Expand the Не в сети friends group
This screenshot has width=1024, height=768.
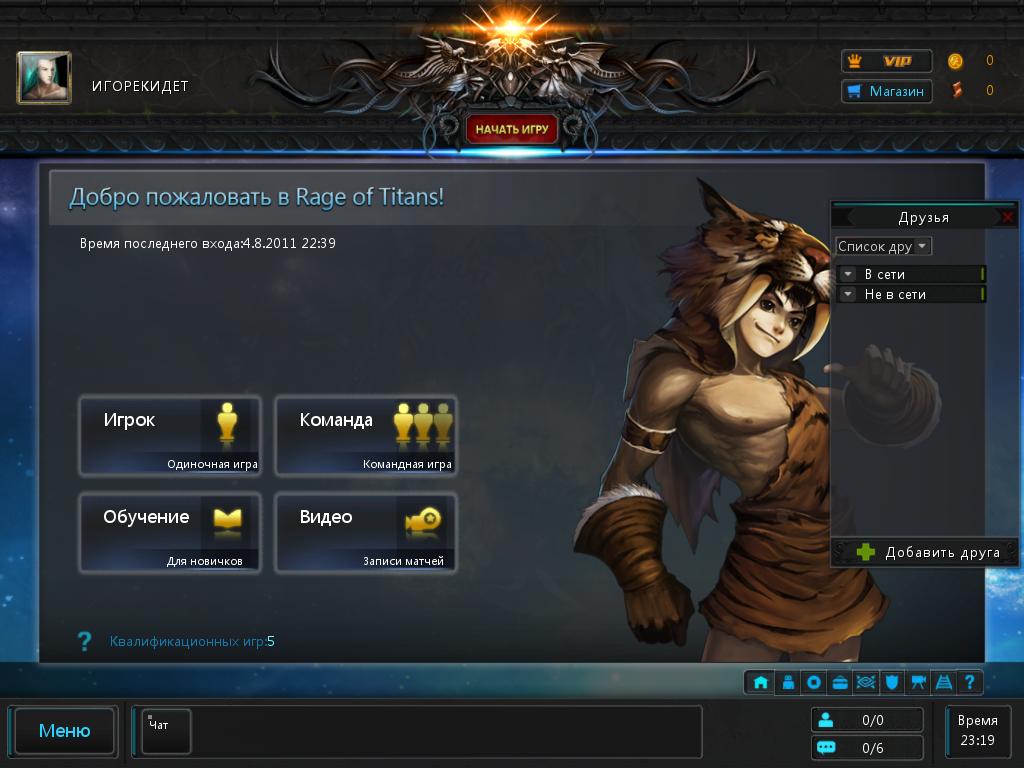click(x=848, y=294)
